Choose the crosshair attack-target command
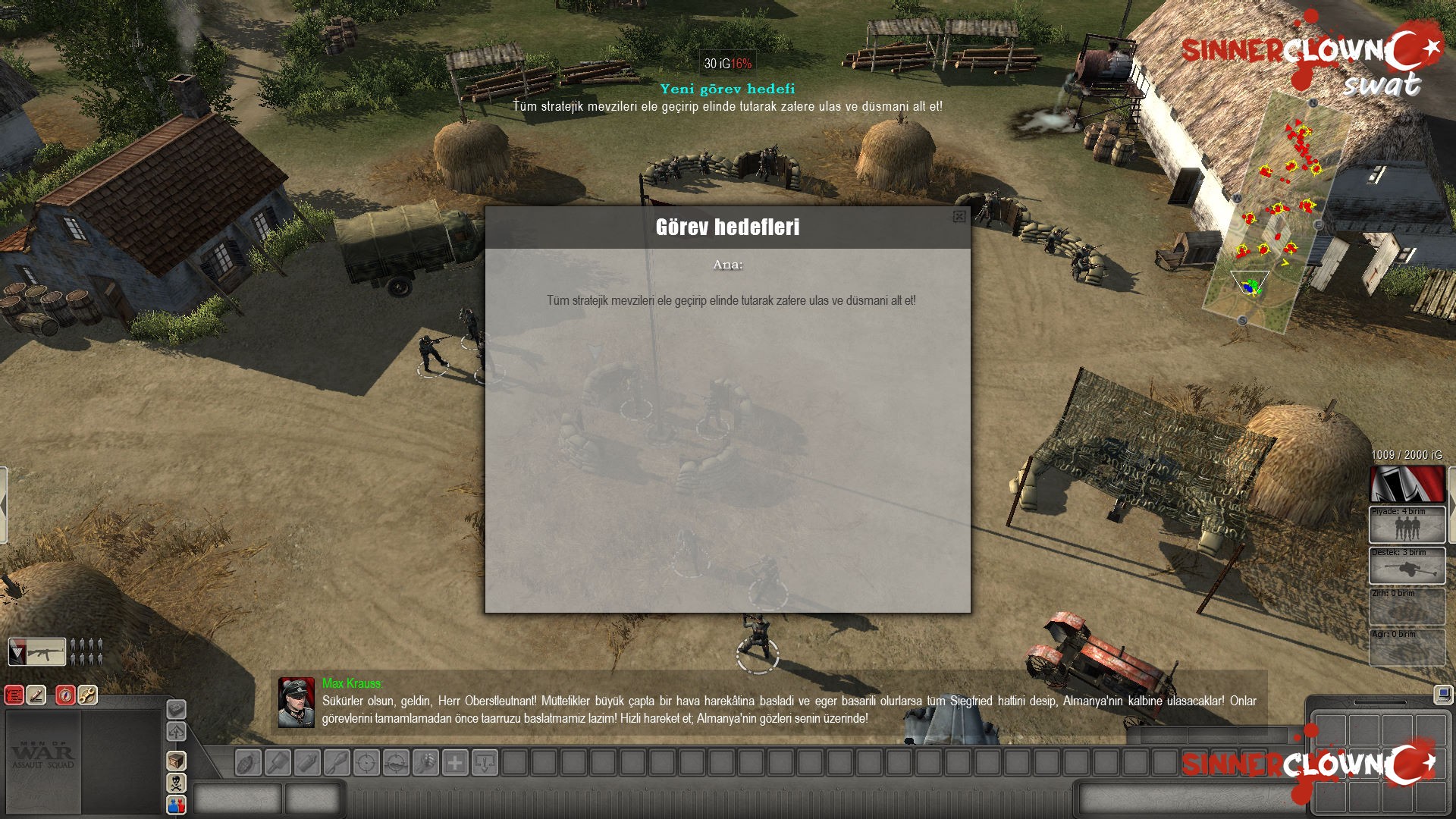Viewport: 1456px width, 819px height. (x=366, y=762)
